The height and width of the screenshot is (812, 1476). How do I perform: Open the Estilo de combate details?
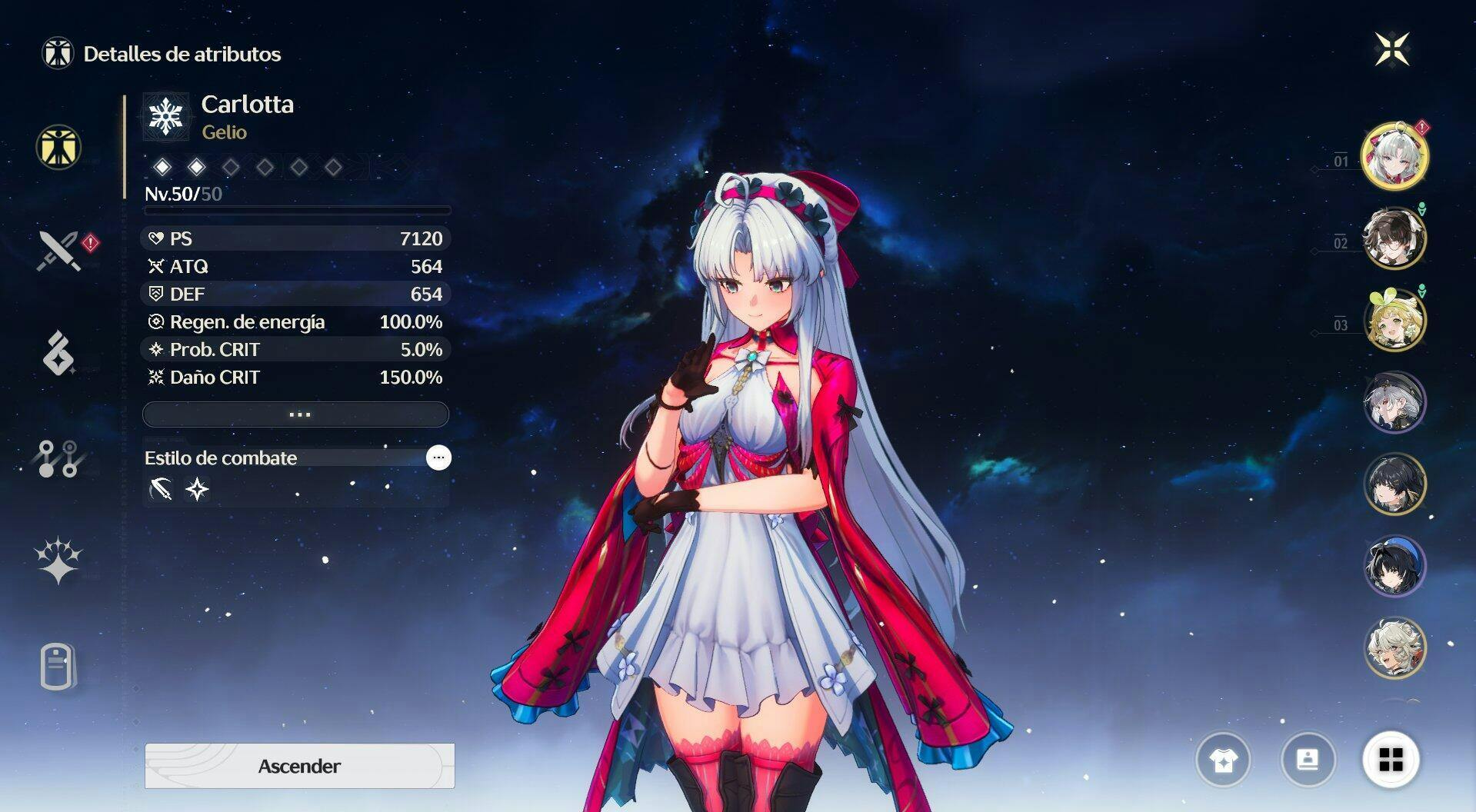pyautogui.click(x=438, y=458)
